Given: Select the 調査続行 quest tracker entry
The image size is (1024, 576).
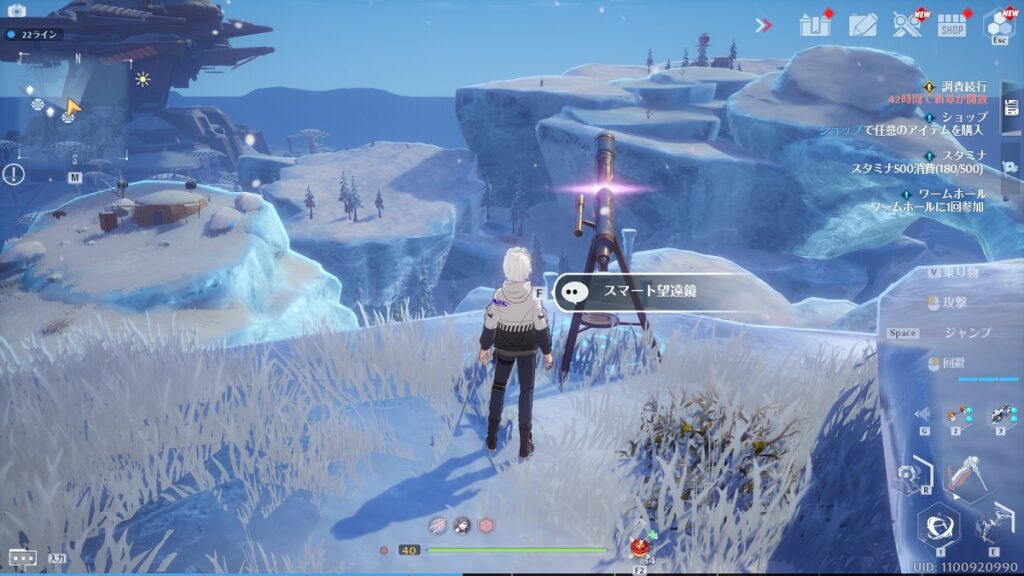Looking at the screenshot, I should point(960,87).
